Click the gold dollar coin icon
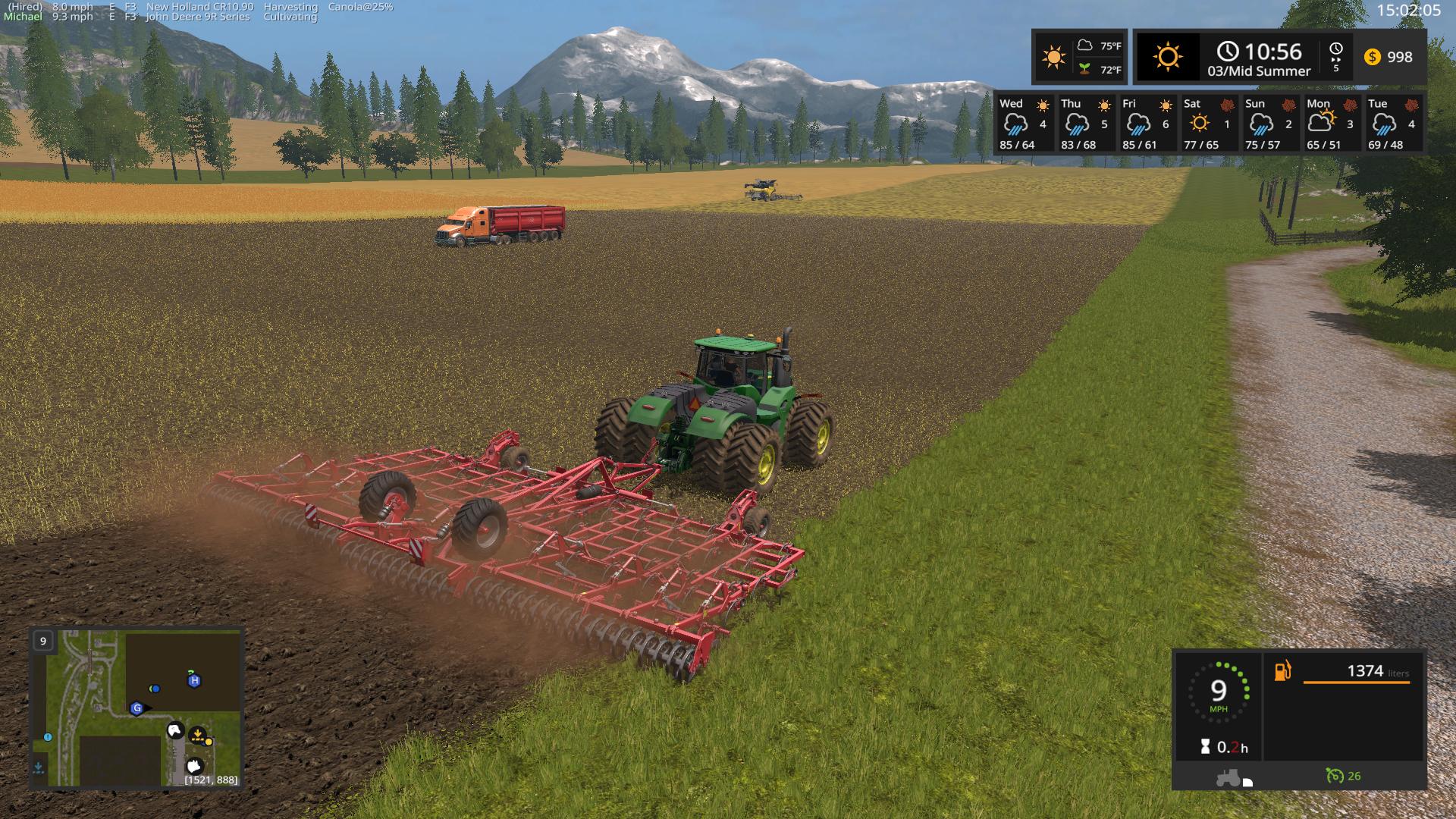The width and height of the screenshot is (1456, 819). pyautogui.click(x=1372, y=57)
